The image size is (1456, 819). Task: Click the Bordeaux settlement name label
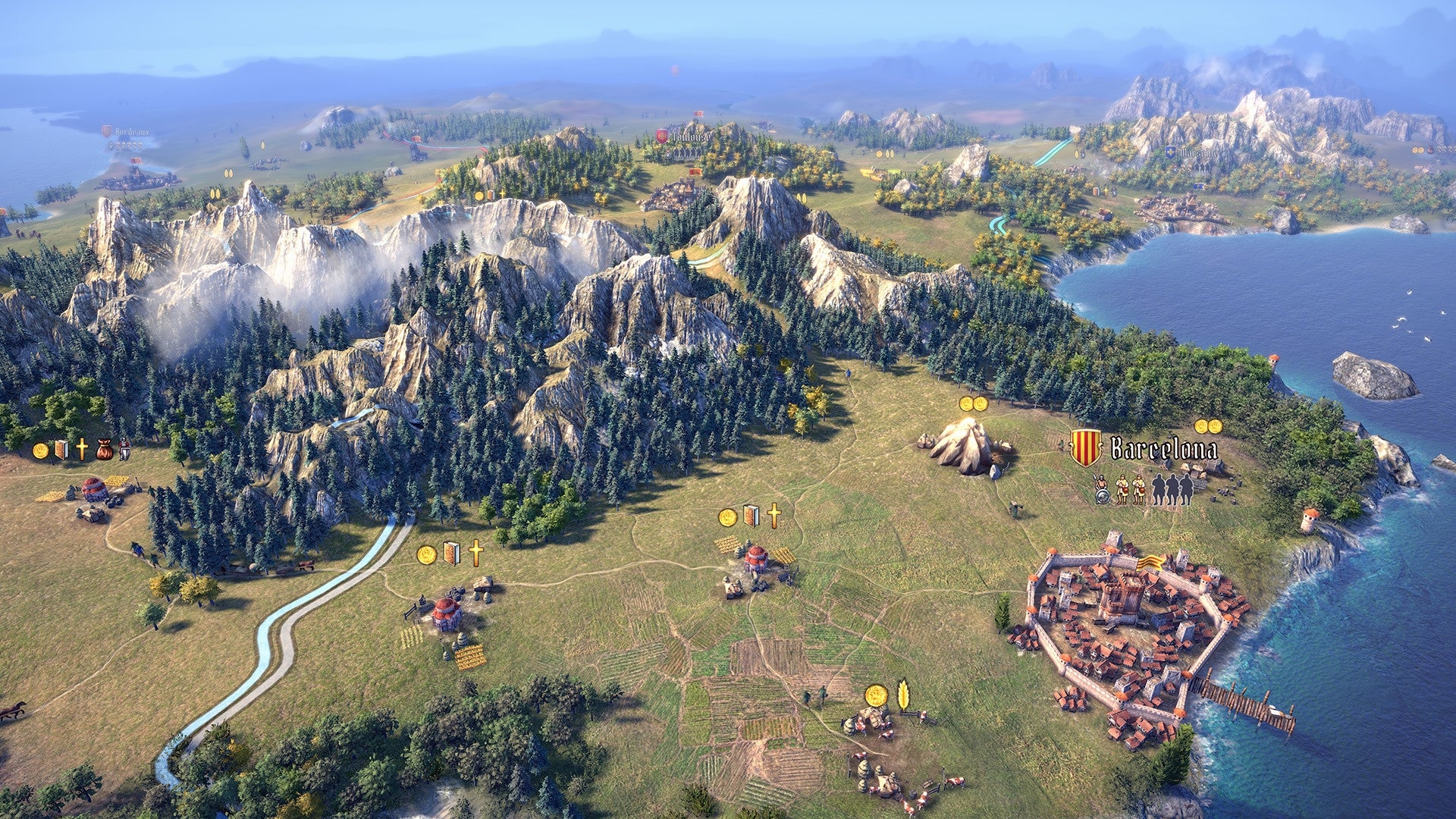131,131
